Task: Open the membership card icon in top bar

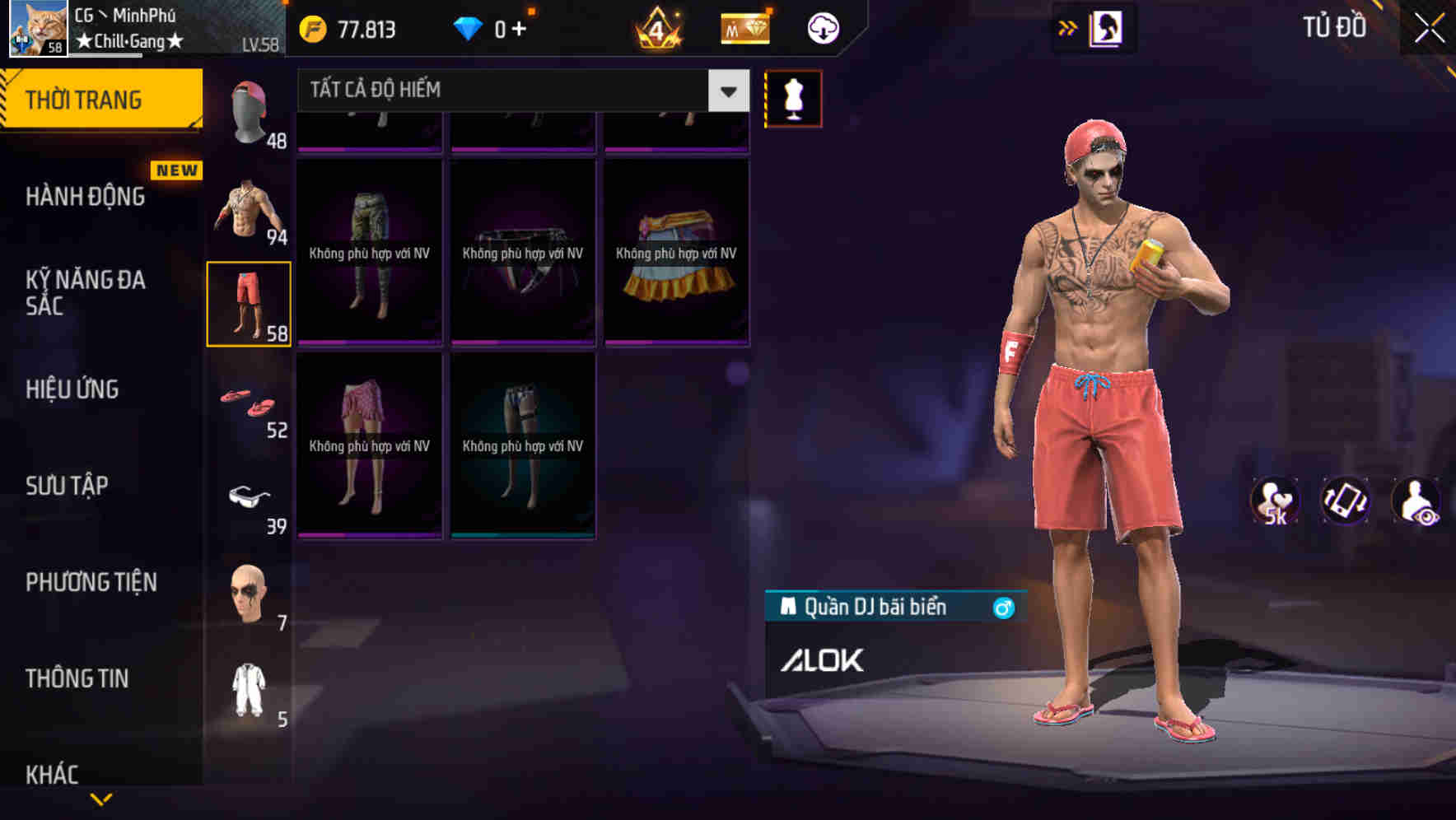Action: [744, 27]
